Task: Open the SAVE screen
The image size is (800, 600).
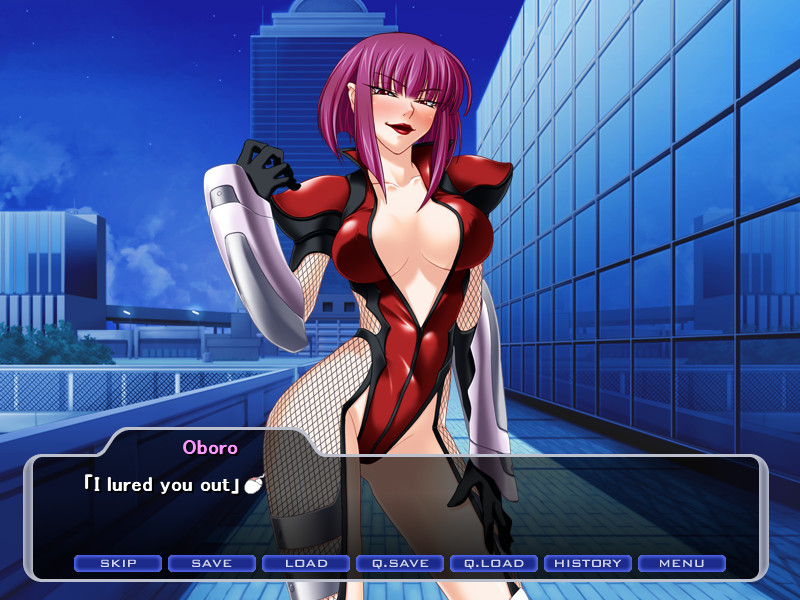Action: click(212, 563)
